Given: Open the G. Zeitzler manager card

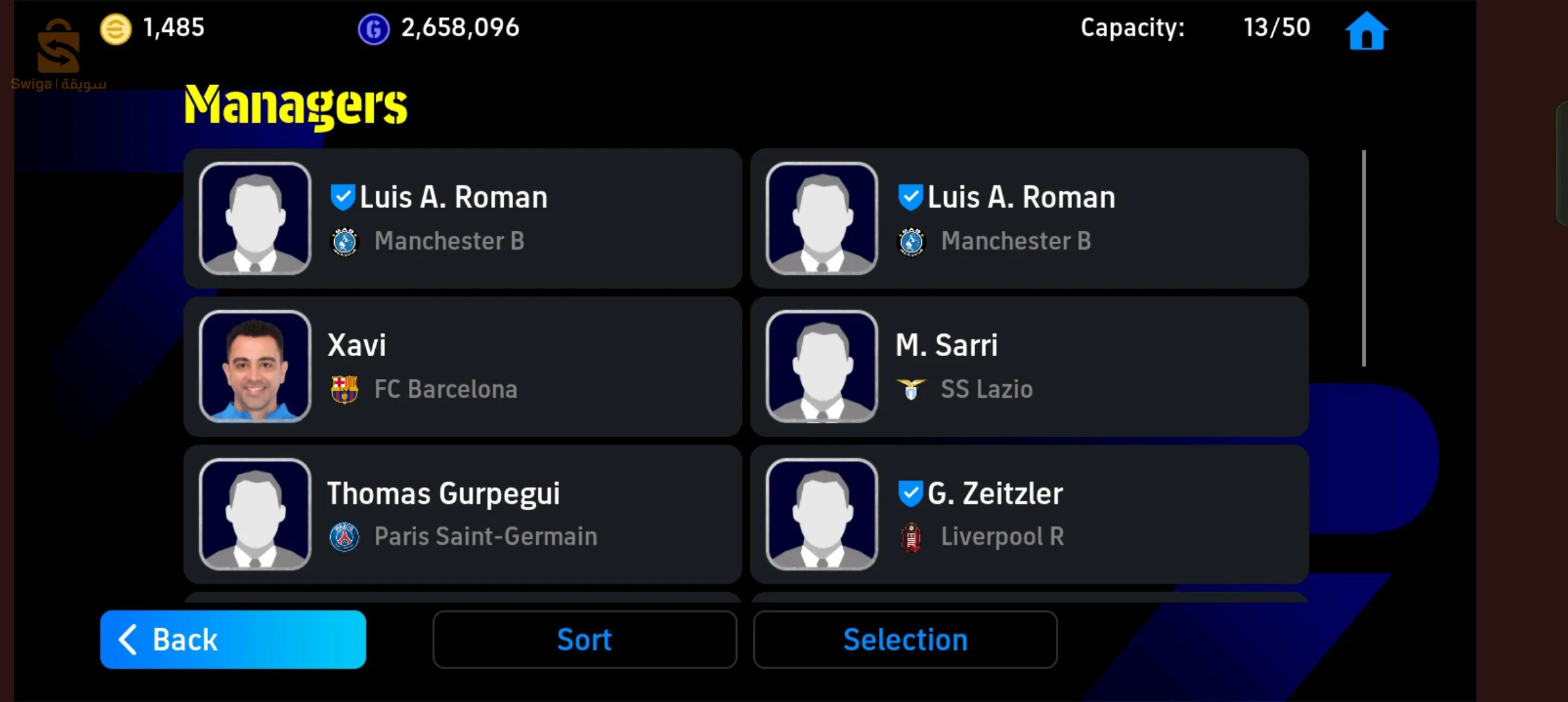Looking at the screenshot, I should [1029, 514].
